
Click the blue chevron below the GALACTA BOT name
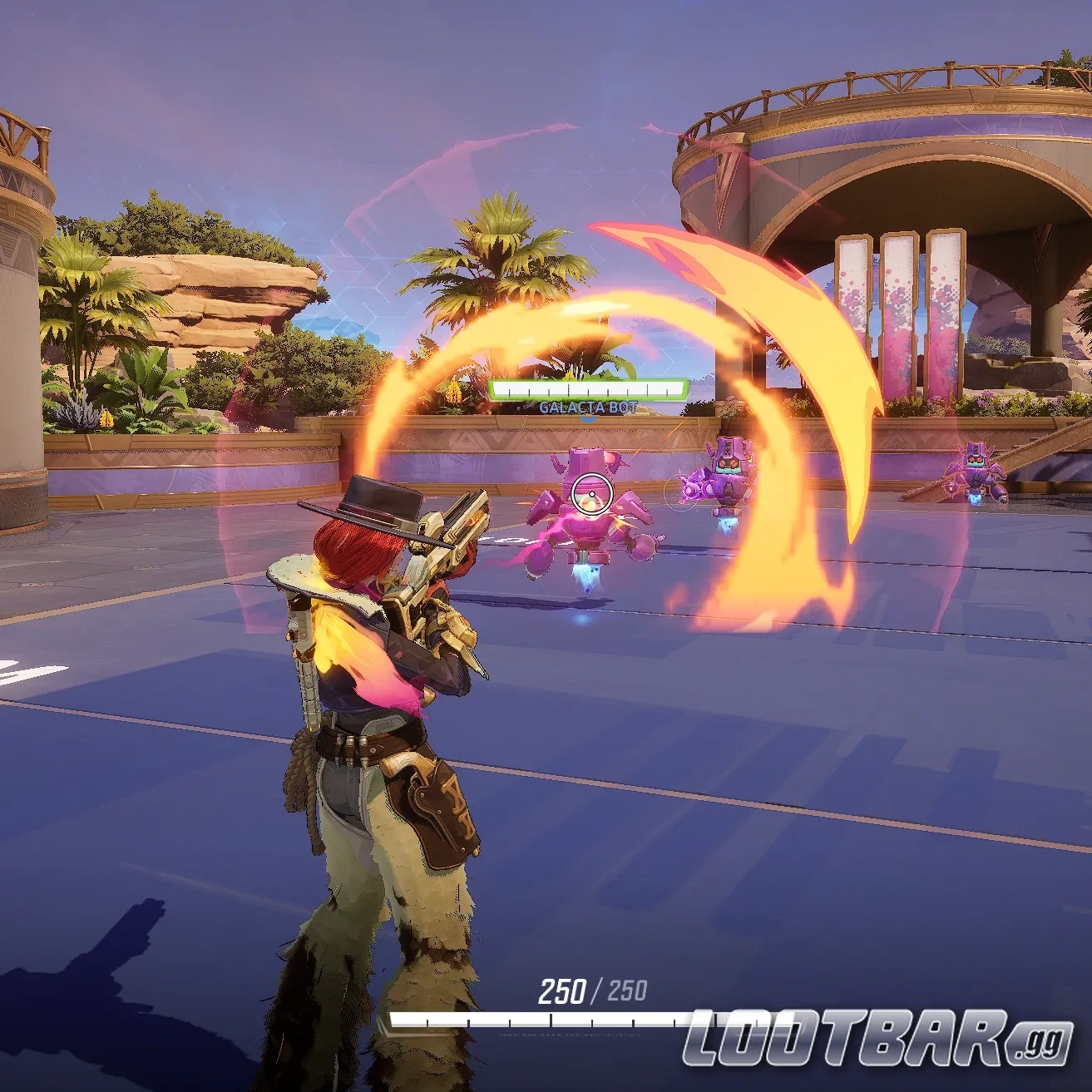click(587, 418)
